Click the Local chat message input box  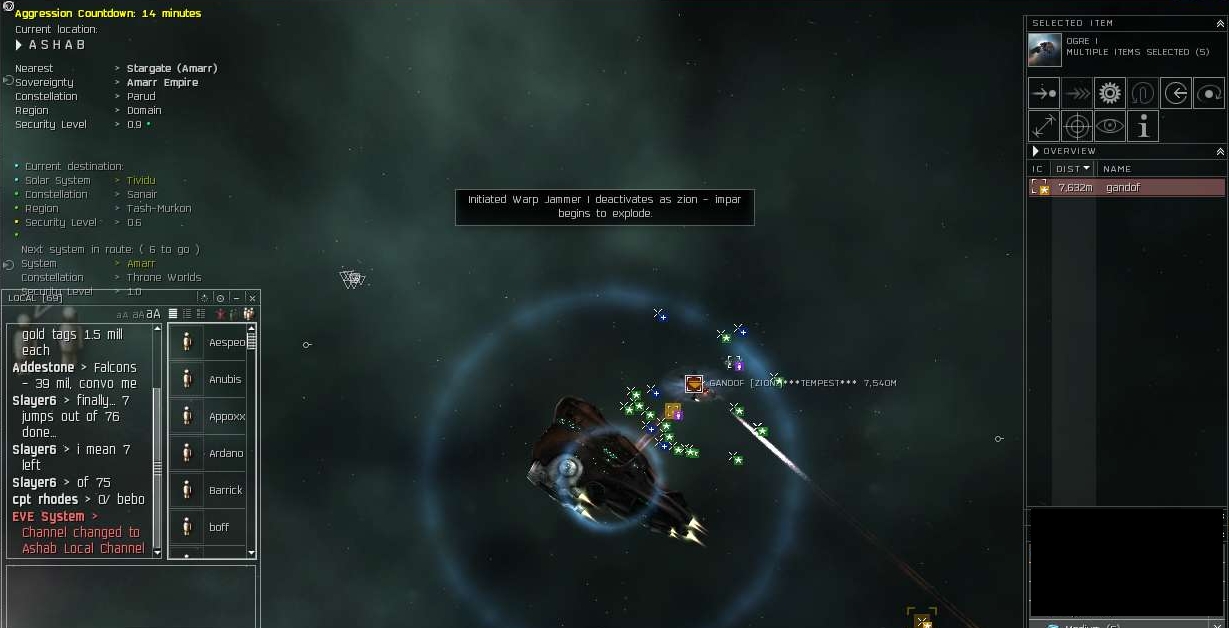131,595
